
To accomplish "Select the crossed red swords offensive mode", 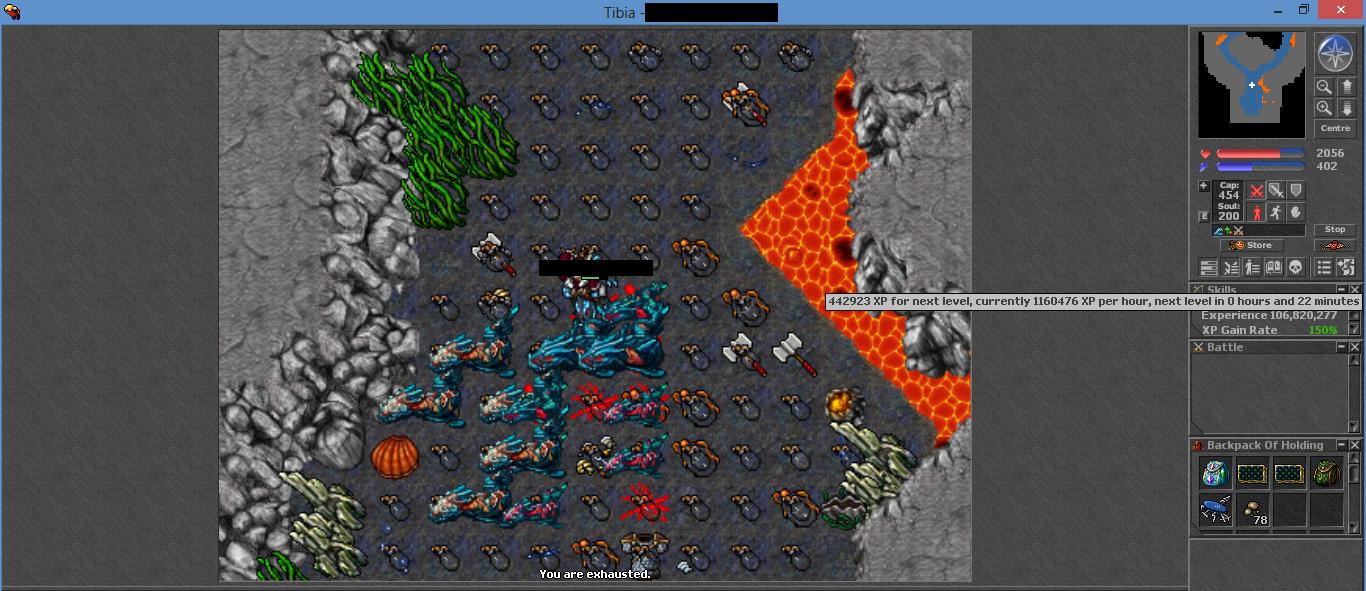I will 1257,190.
